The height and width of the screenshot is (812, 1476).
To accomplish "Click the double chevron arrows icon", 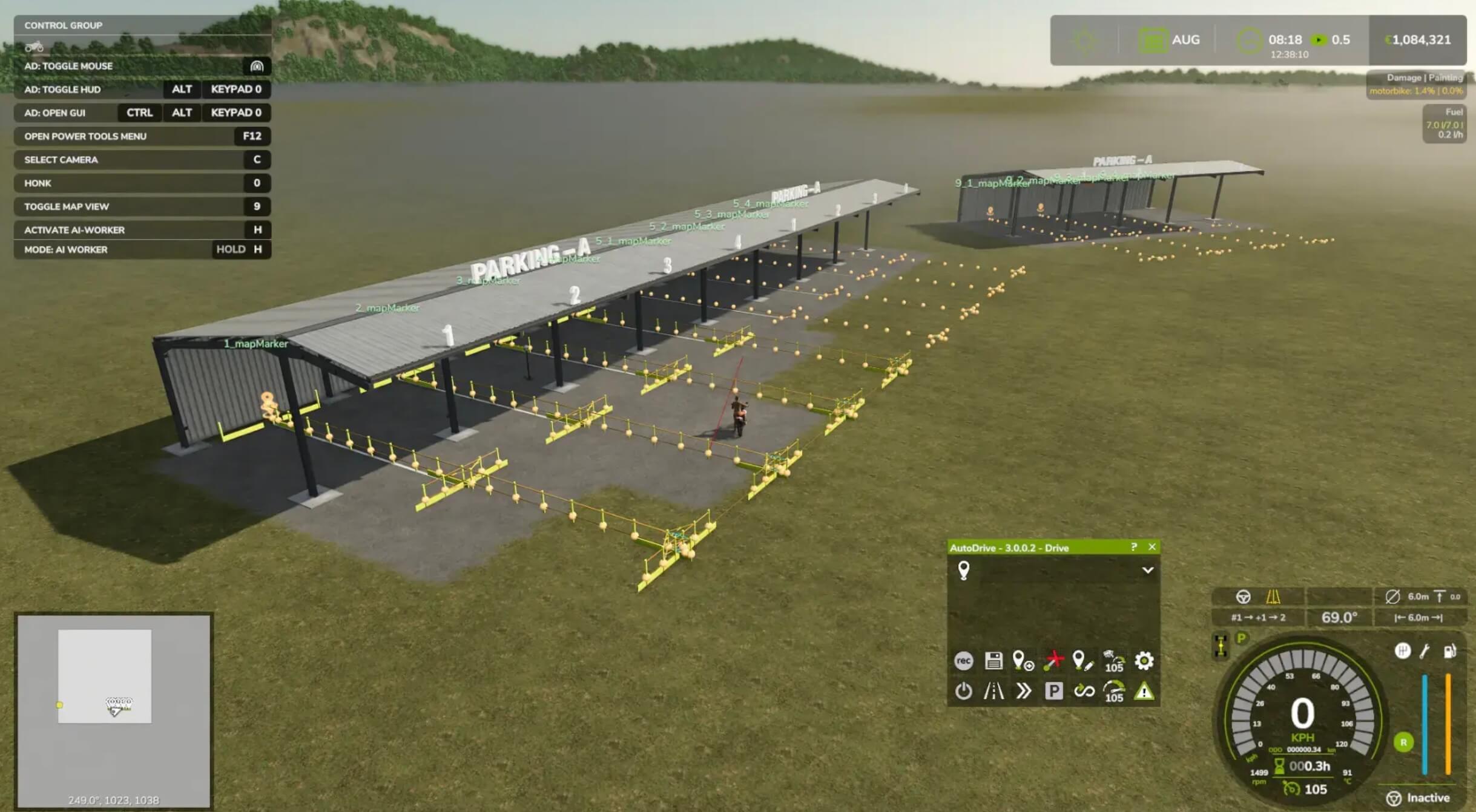I will (x=1023, y=691).
